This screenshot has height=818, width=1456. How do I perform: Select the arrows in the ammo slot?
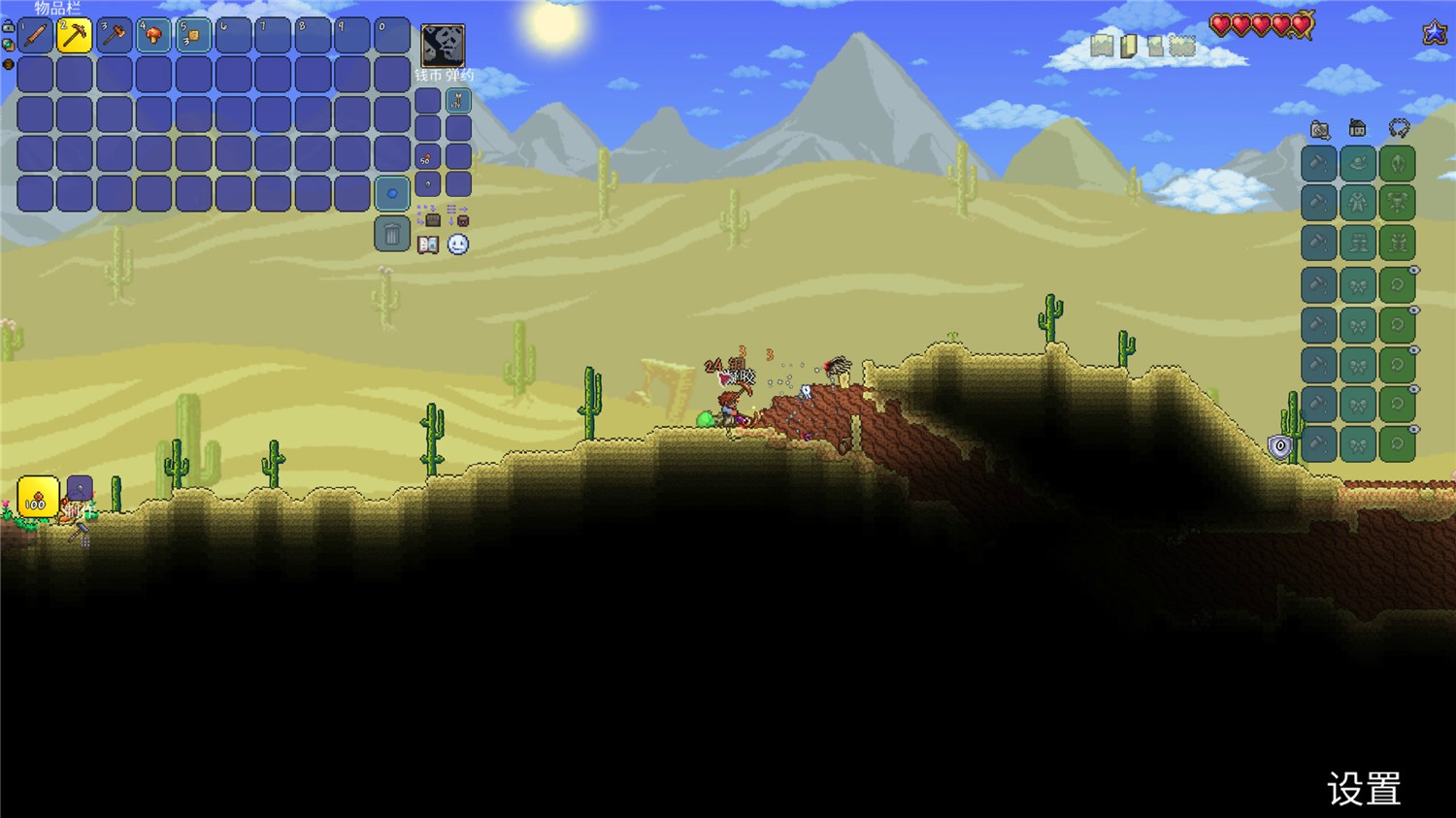[458, 100]
